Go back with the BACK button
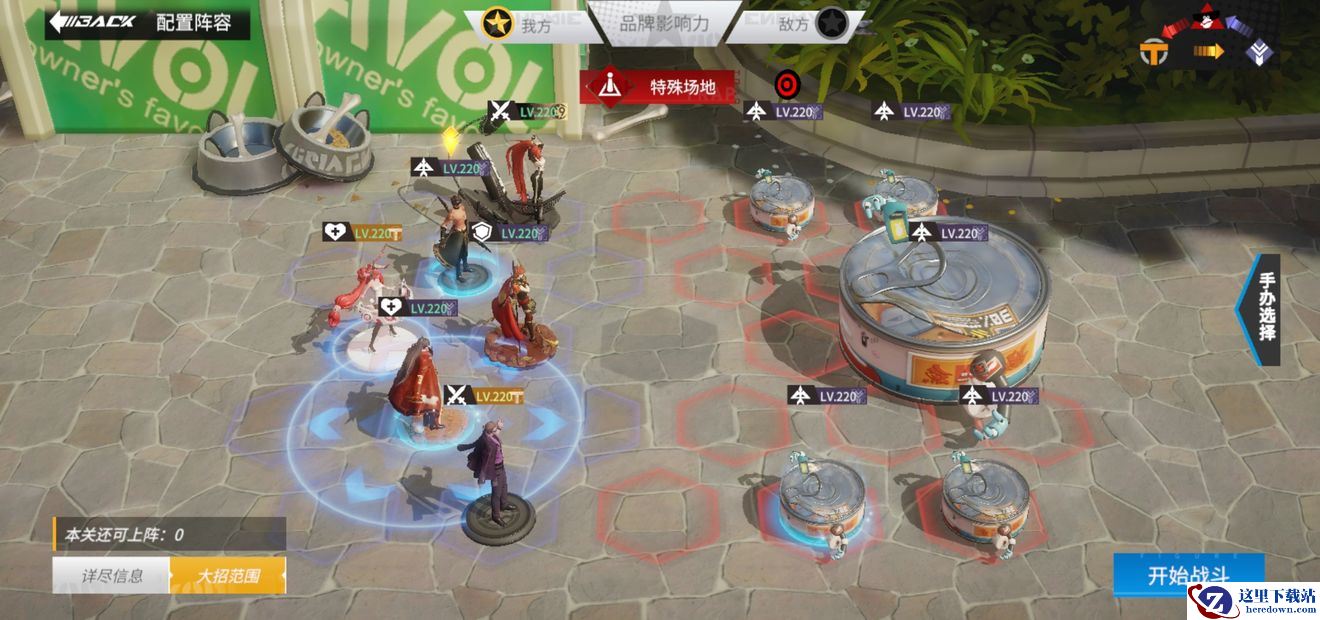Screen dimensions: 1320x620 95,22
